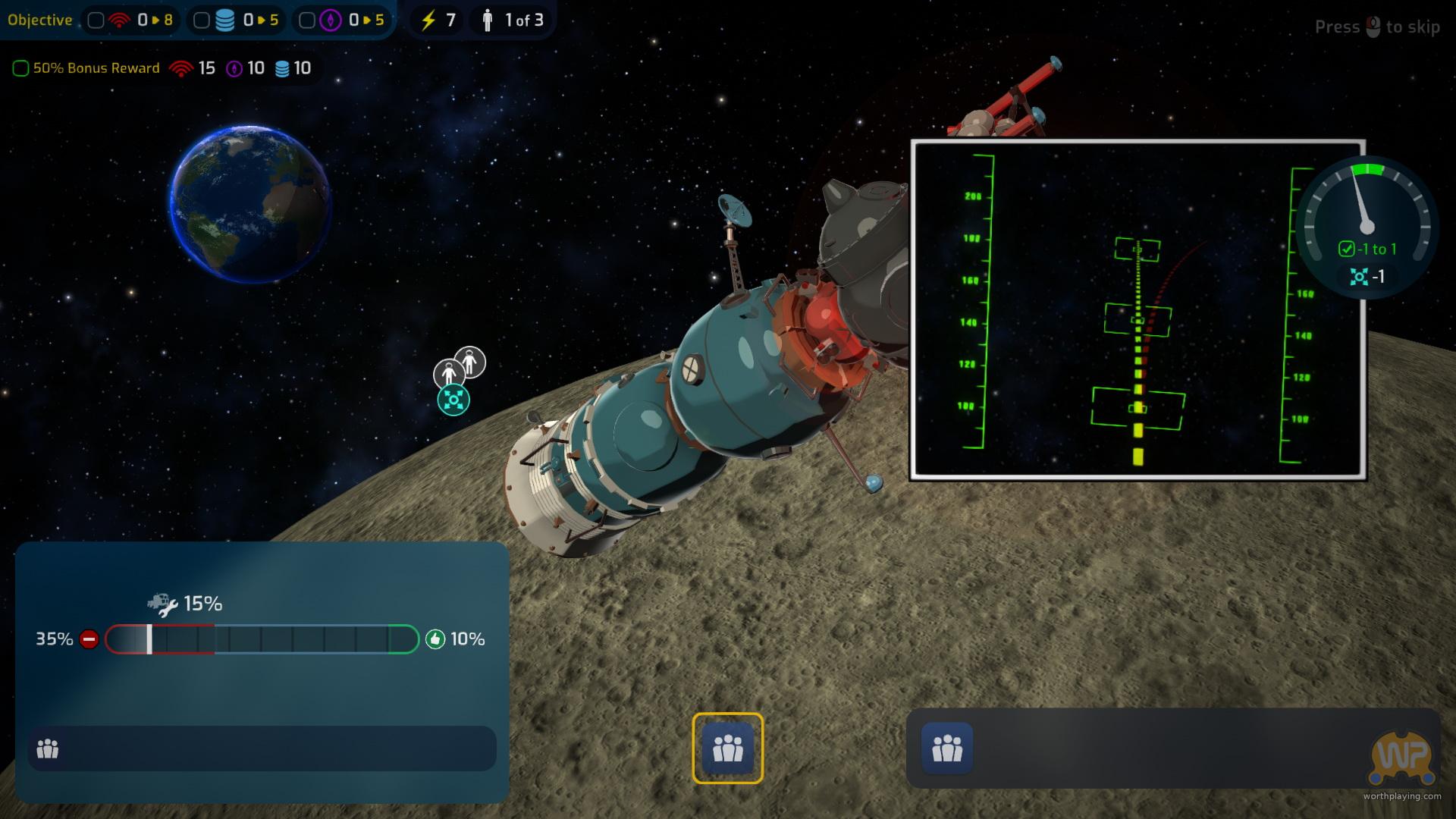Open the purple objective tracker
Image resolution: width=1456 pixels, height=819 pixels.
(x=341, y=20)
